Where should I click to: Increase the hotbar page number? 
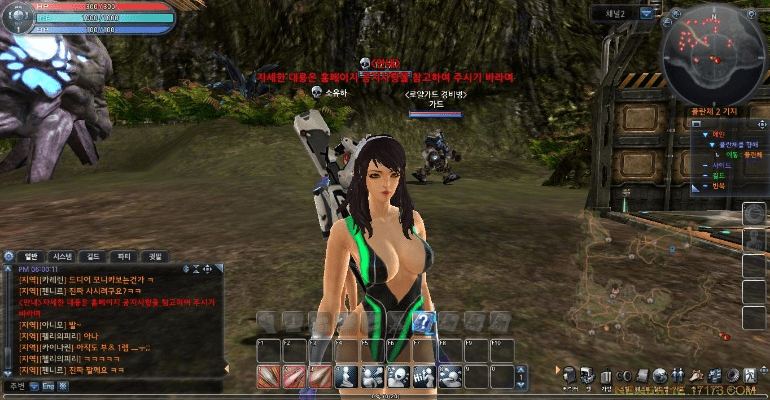pyautogui.click(x=520, y=371)
